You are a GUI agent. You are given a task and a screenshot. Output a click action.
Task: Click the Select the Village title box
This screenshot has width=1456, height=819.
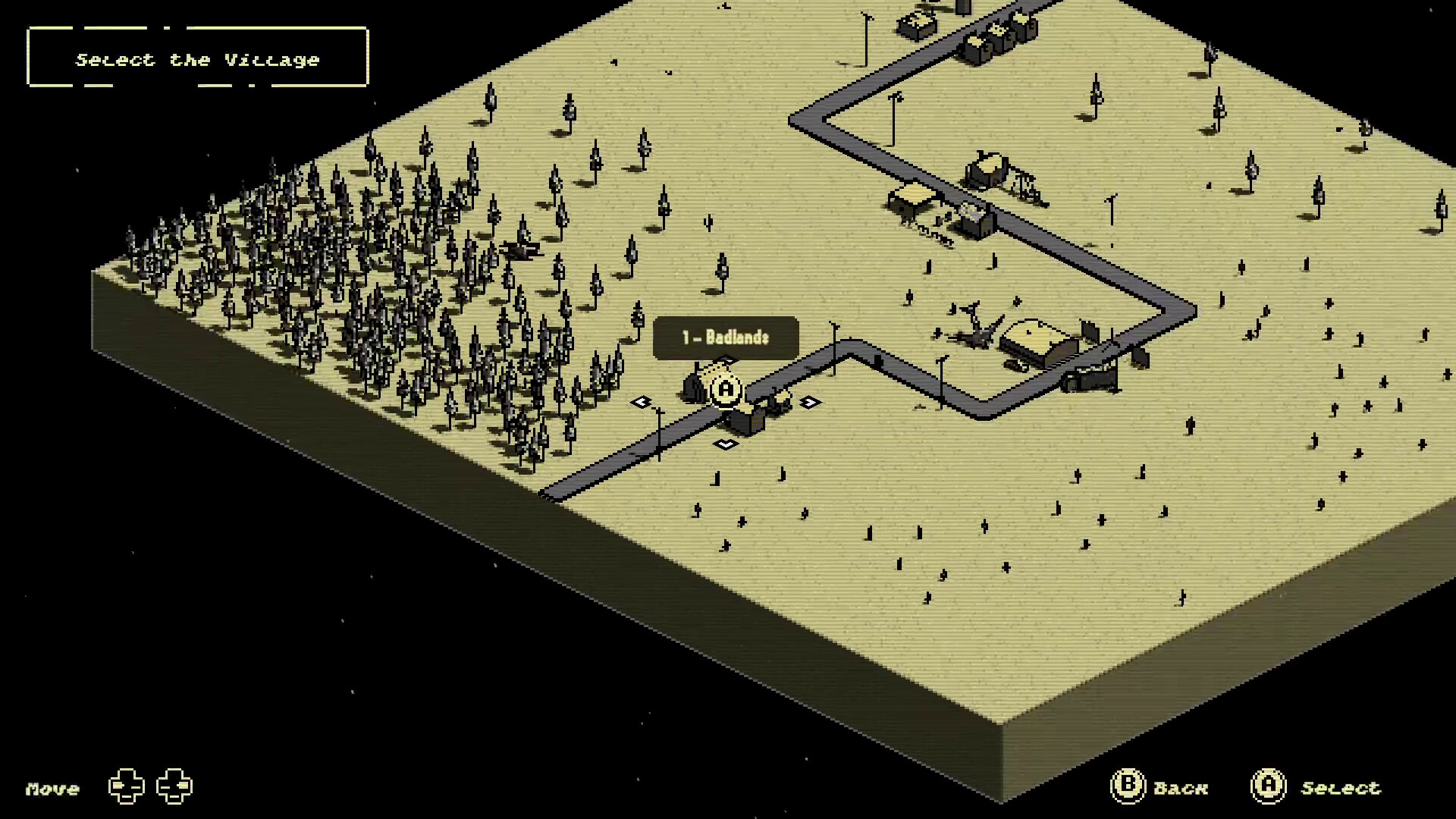[x=197, y=58]
